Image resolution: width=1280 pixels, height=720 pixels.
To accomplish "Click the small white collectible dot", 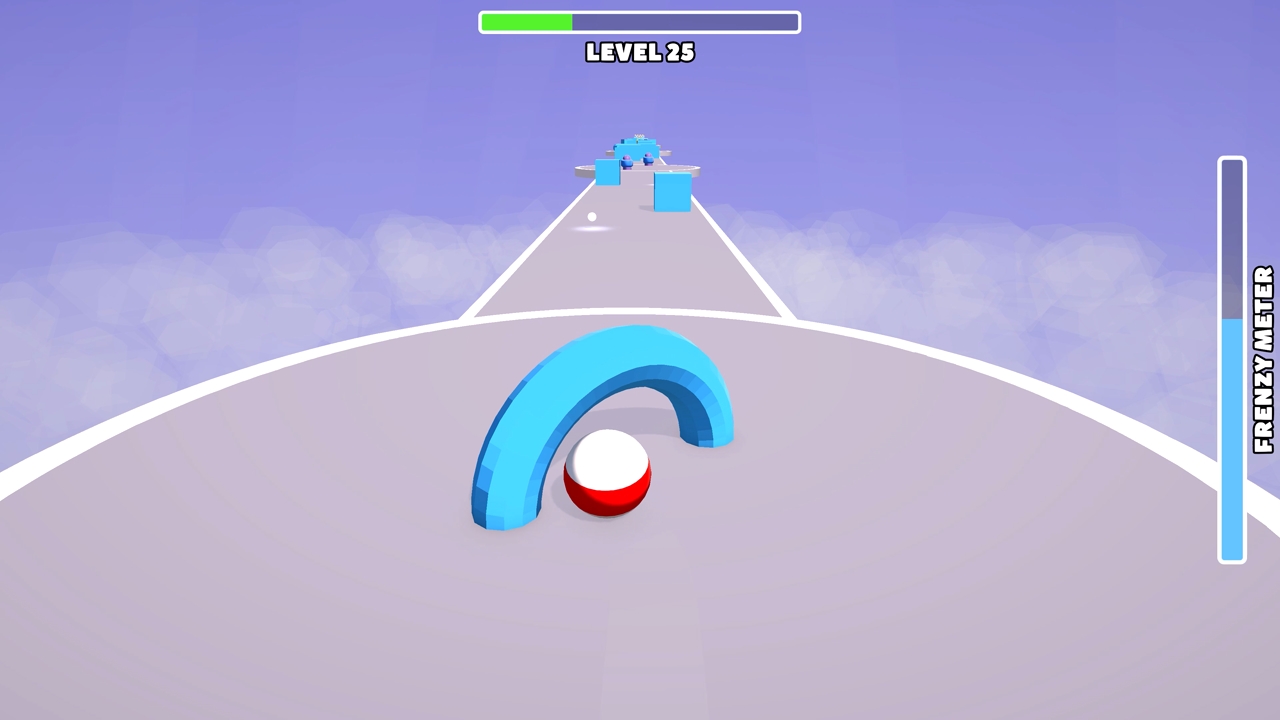I will (591, 216).
